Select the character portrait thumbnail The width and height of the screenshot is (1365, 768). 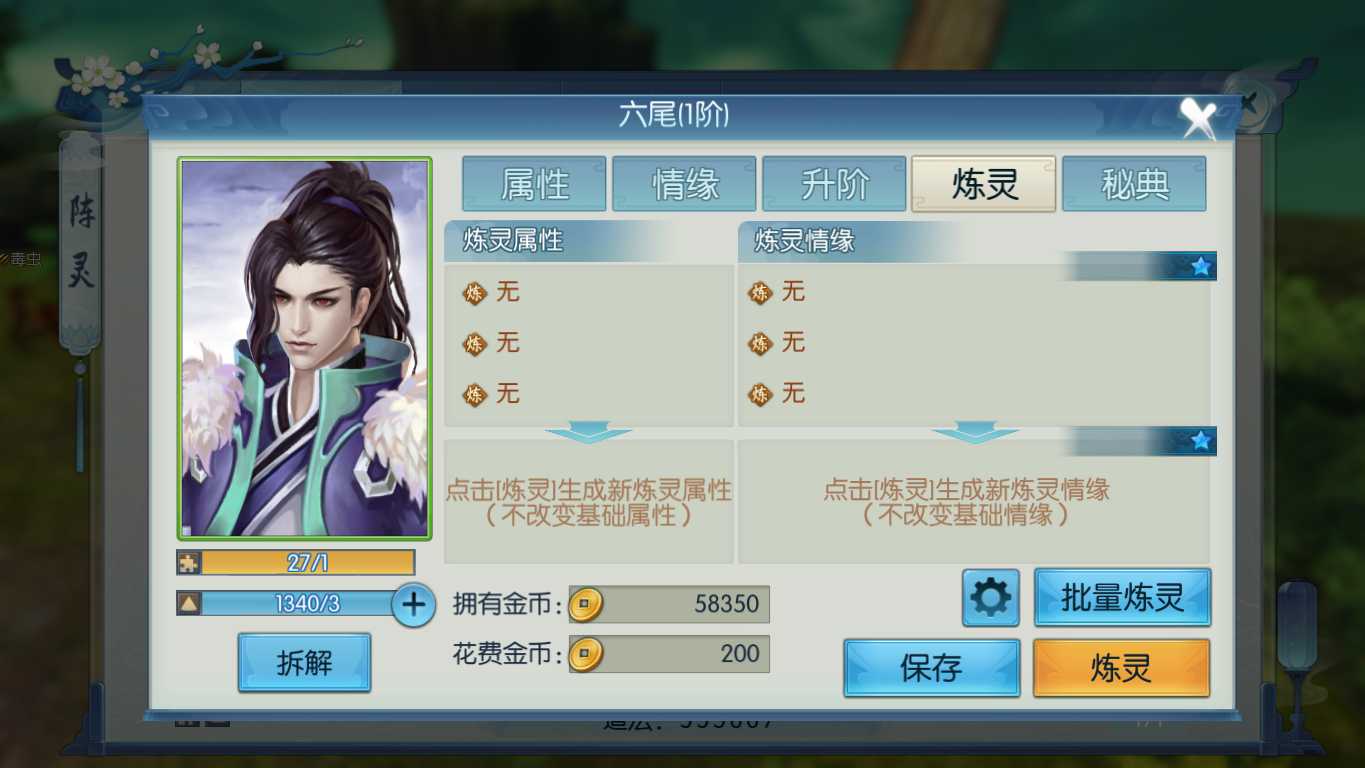pos(305,347)
